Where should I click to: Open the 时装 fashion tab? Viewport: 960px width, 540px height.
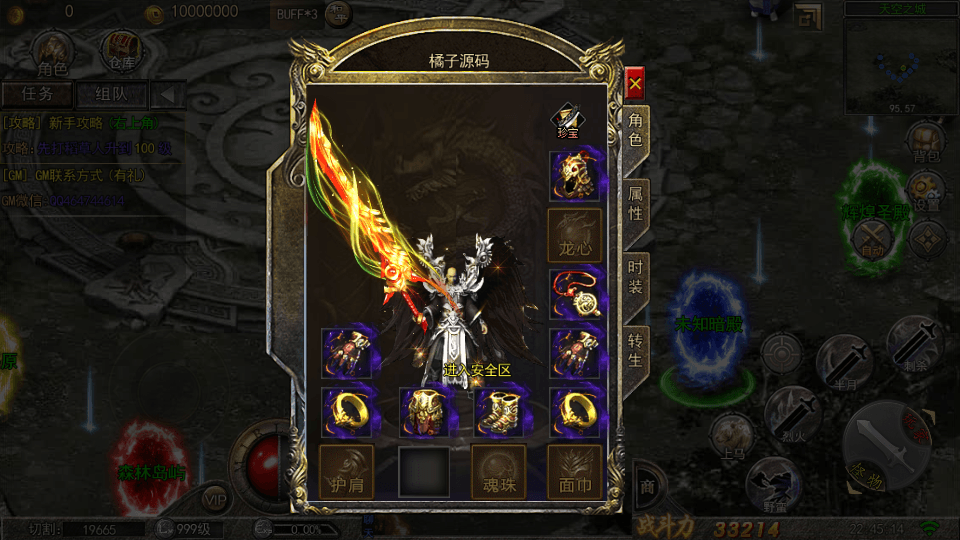click(636, 279)
